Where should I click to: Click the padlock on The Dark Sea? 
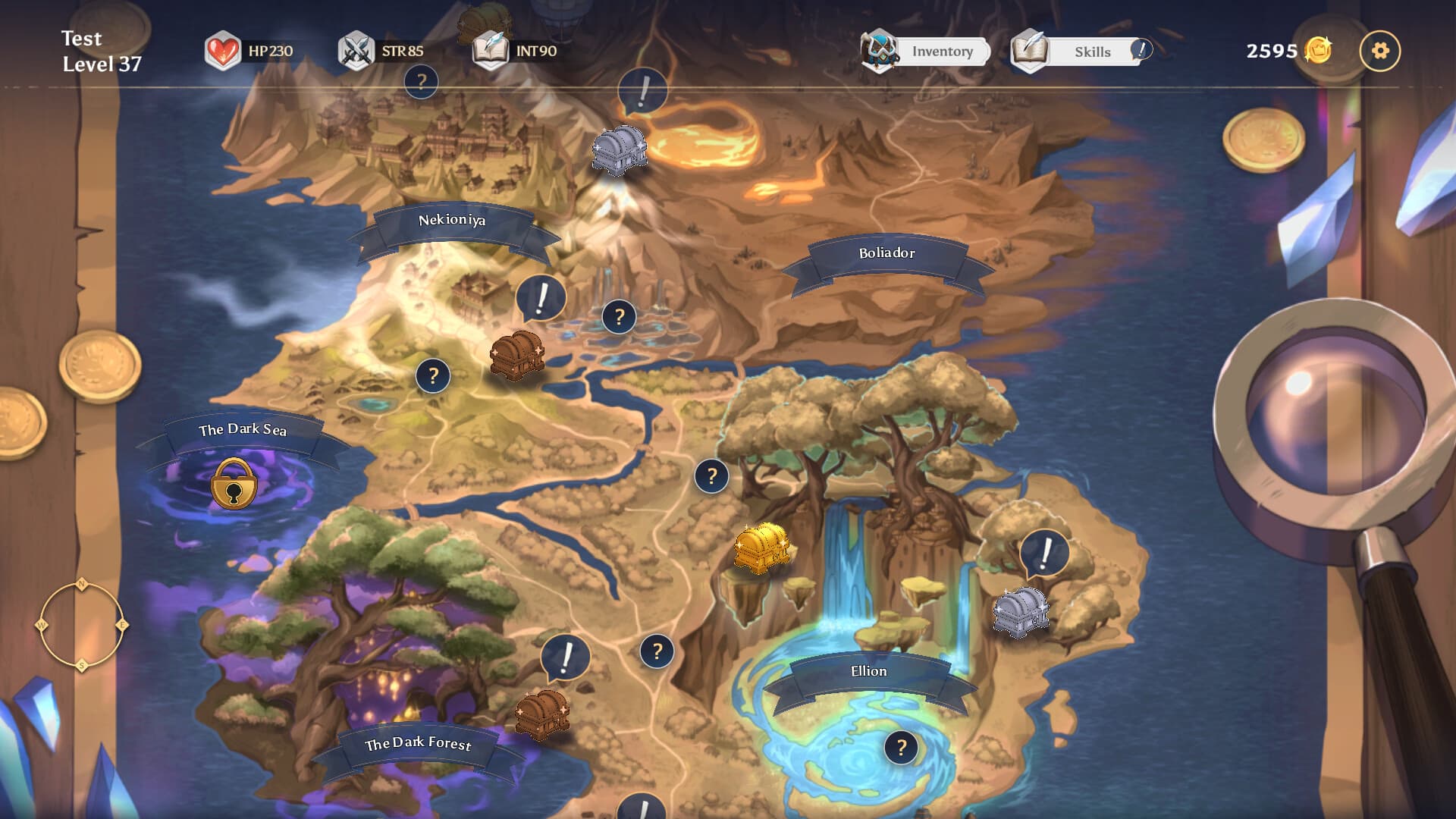[234, 484]
